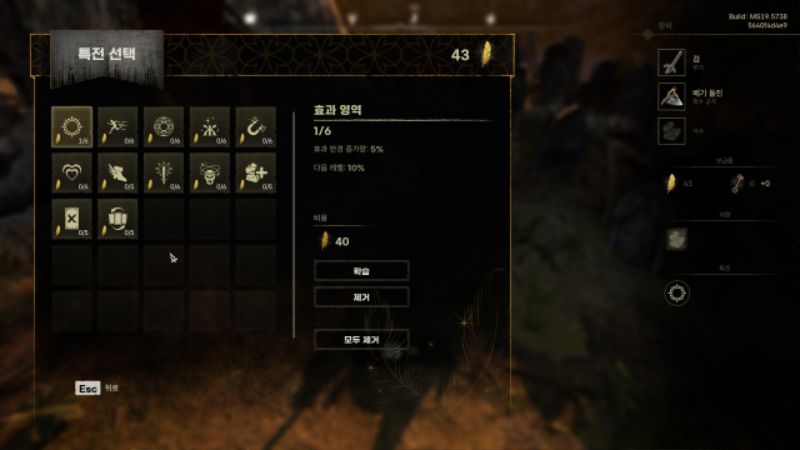Pick the glowing sword perk
Screen dimensions: 800x450
[164, 172]
